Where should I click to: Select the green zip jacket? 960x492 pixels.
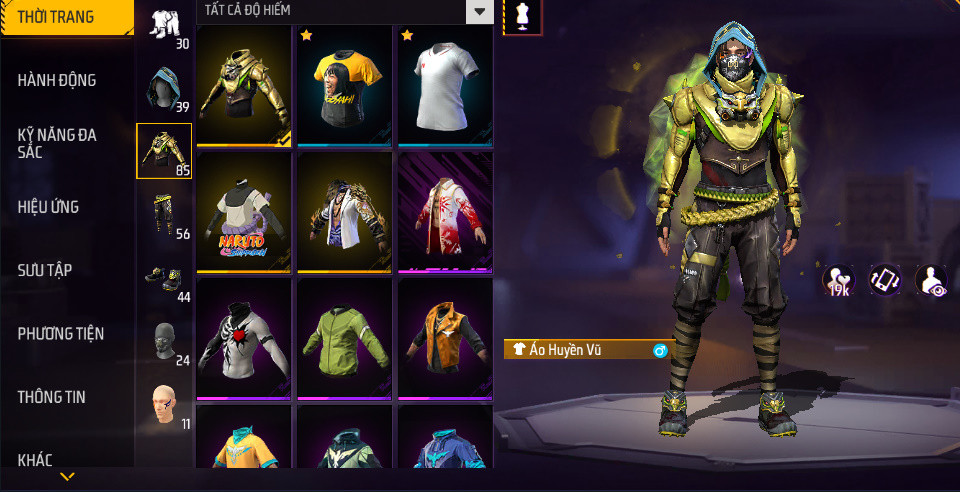[x=344, y=338]
